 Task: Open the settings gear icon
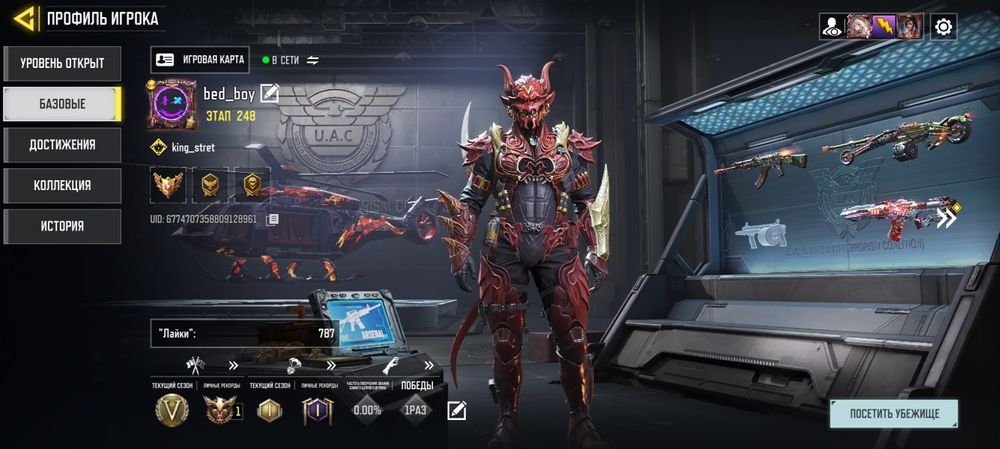[x=943, y=27]
